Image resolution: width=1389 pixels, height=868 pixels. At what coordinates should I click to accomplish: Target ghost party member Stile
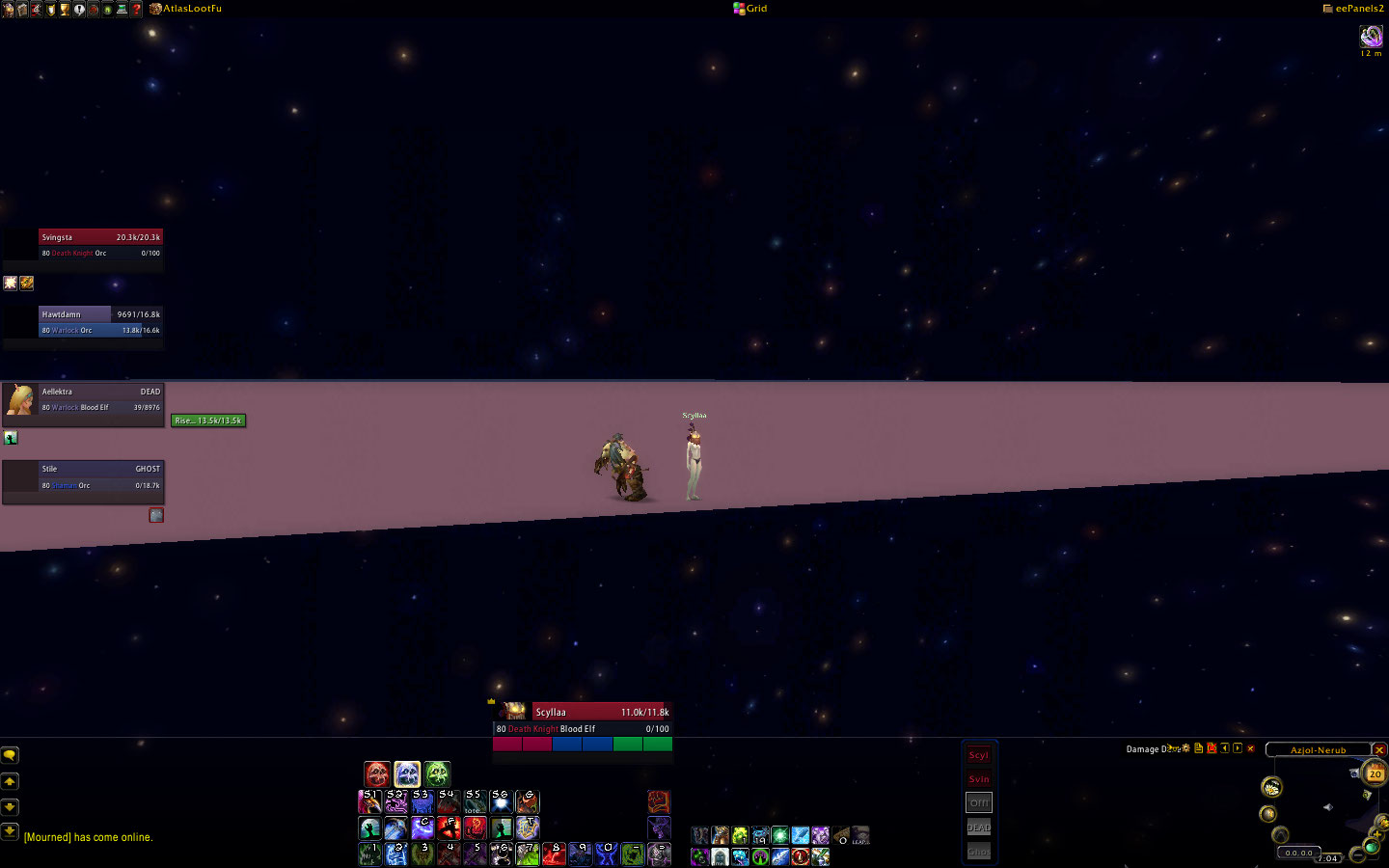(100, 476)
